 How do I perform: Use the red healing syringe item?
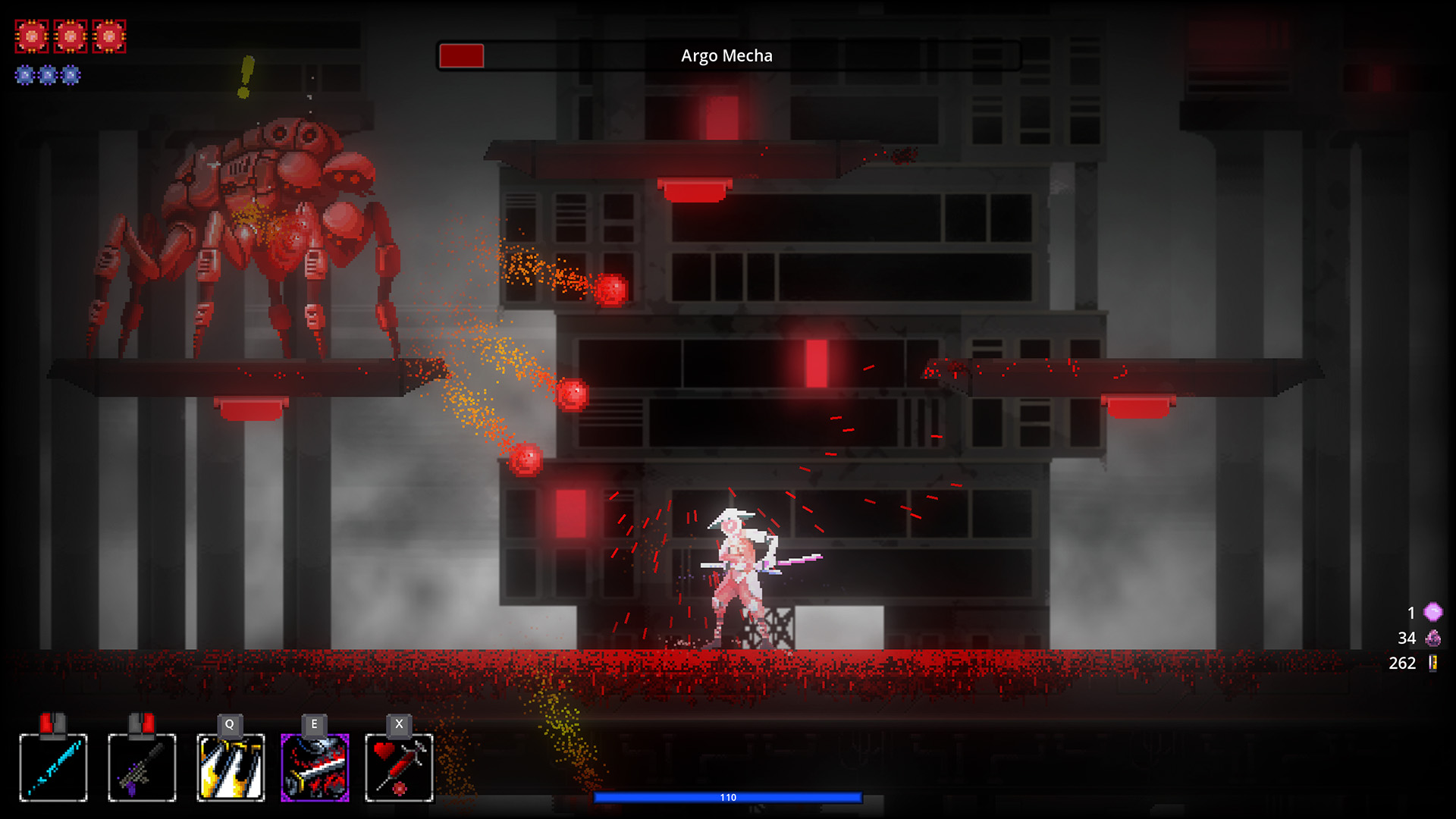point(399,767)
